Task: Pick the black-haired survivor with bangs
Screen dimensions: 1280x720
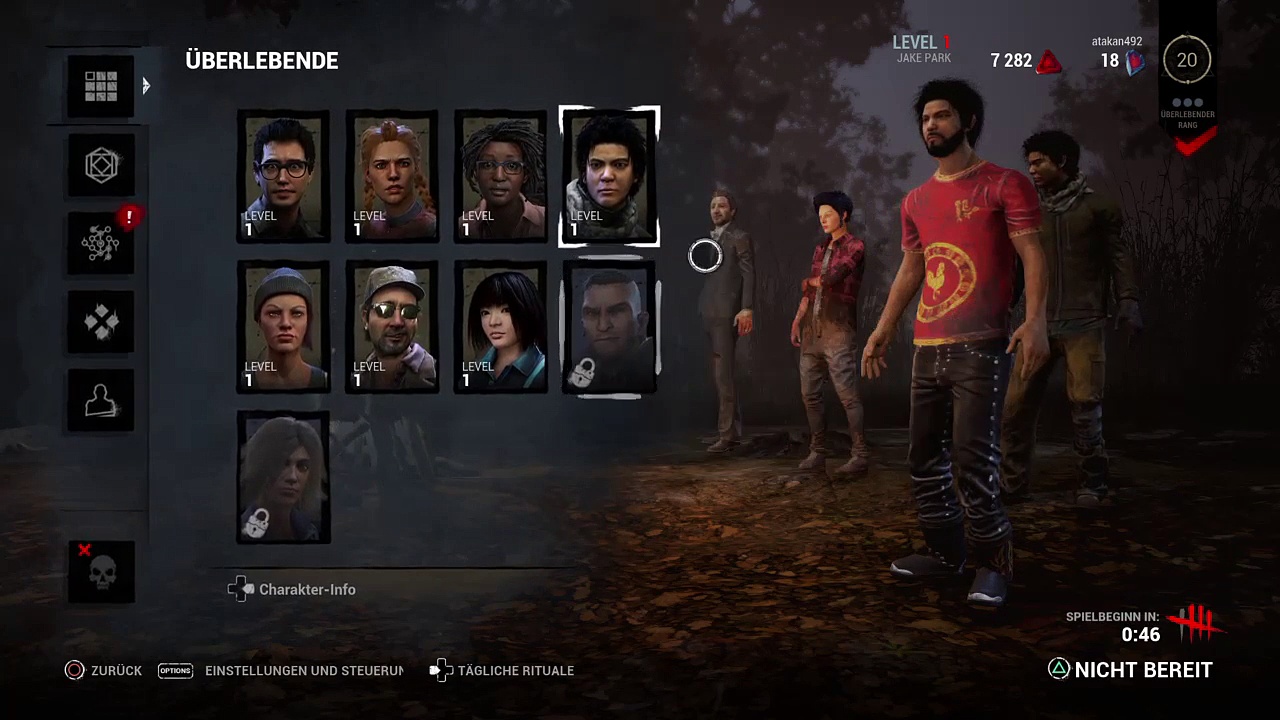Action: 500,327
